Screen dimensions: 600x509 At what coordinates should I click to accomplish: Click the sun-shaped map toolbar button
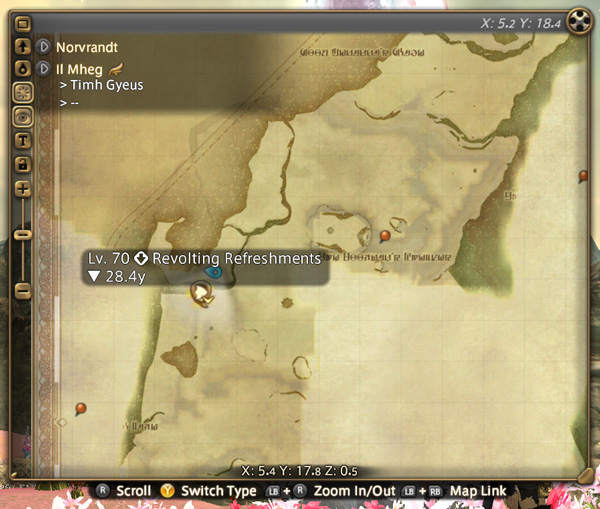pos(23,92)
